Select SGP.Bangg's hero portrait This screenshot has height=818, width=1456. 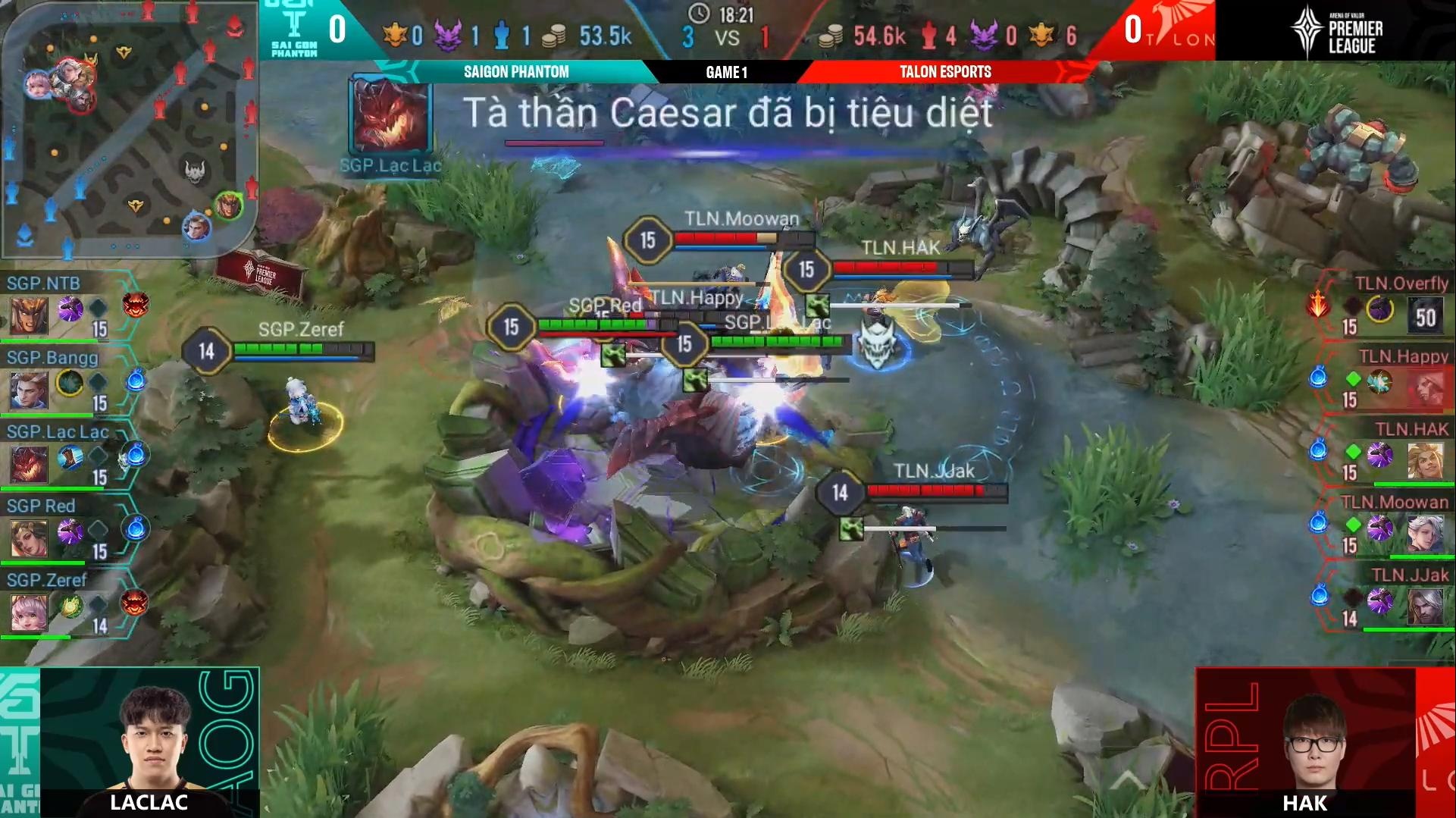[x=30, y=390]
